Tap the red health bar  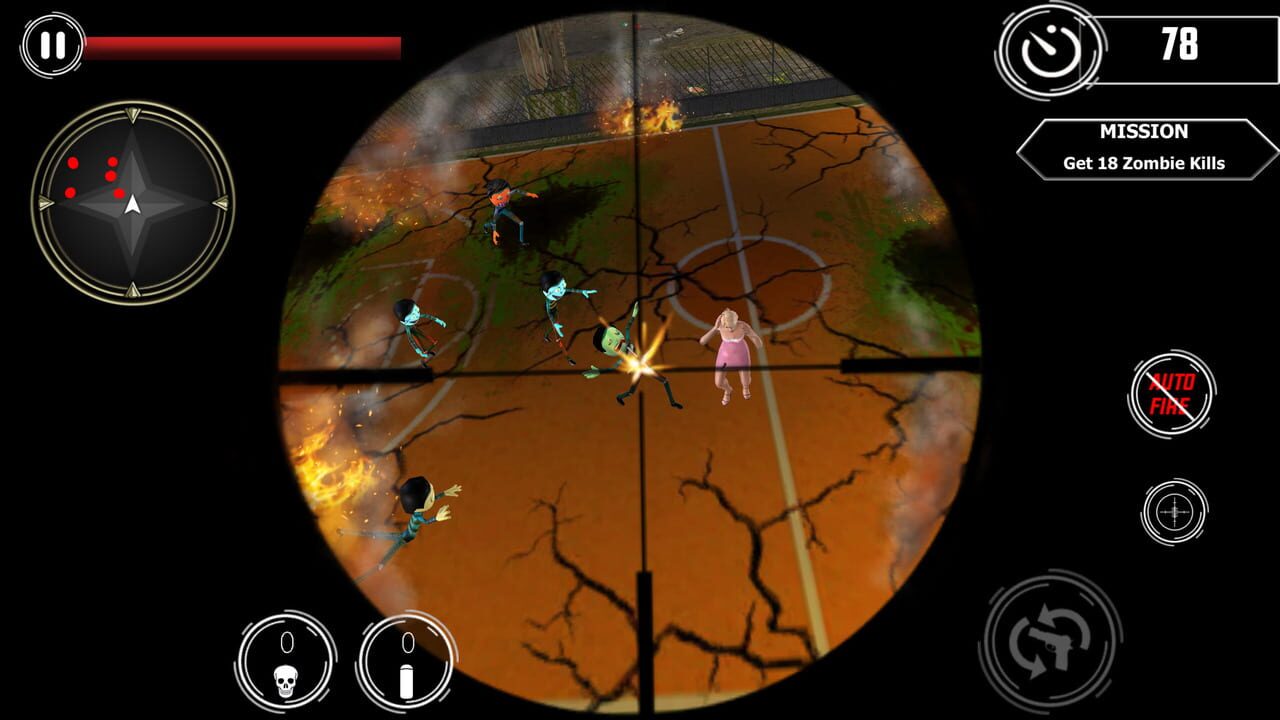(x=245, y=43)
